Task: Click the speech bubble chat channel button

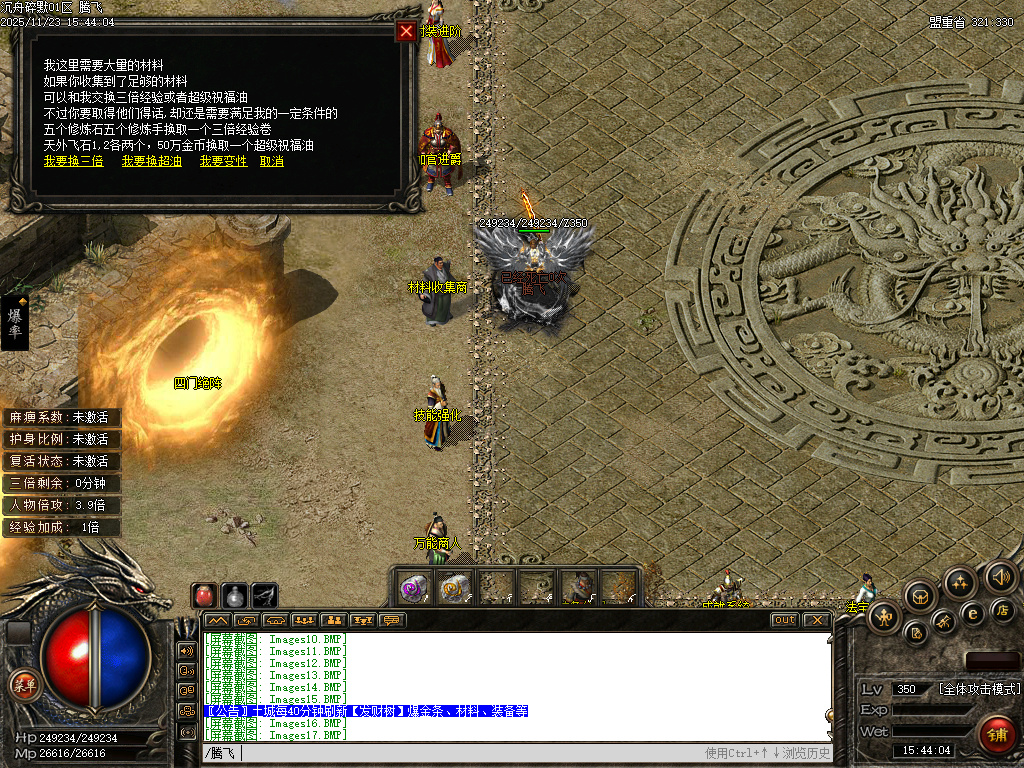Action: 392,620
